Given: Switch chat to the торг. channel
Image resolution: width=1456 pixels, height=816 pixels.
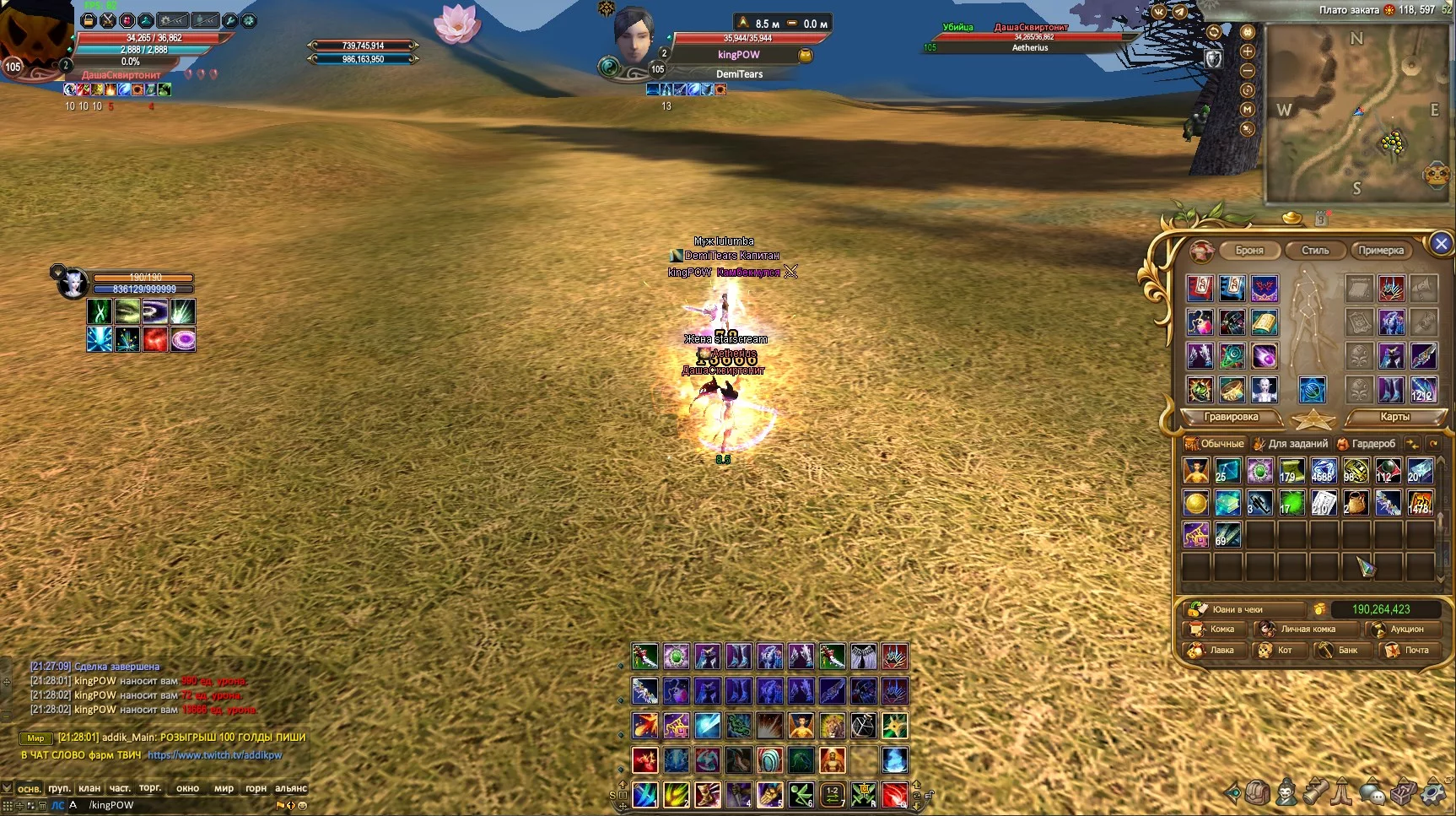Looking at the screenshot, I should tap(150, 788).
